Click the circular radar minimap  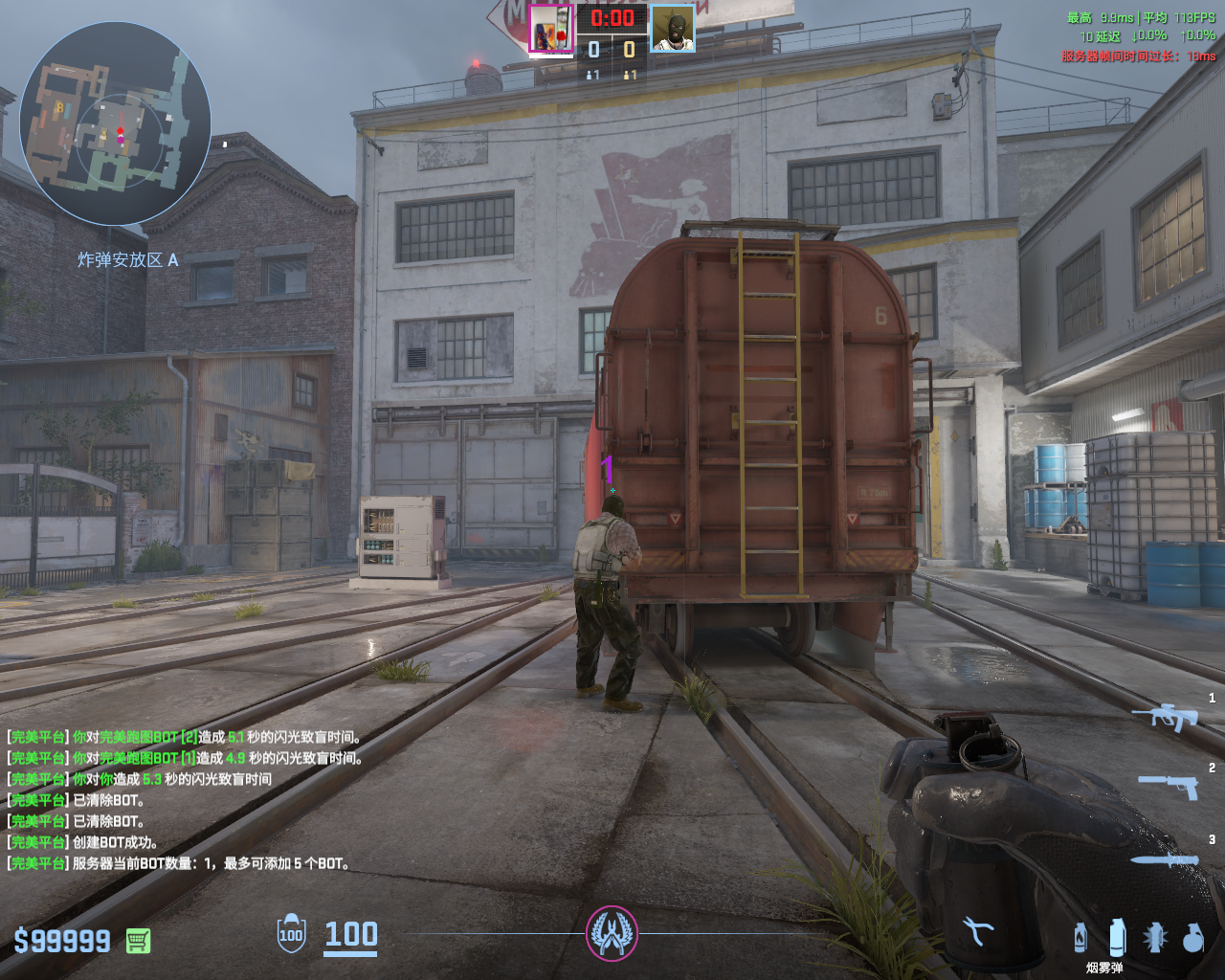(x=115, y=124)
